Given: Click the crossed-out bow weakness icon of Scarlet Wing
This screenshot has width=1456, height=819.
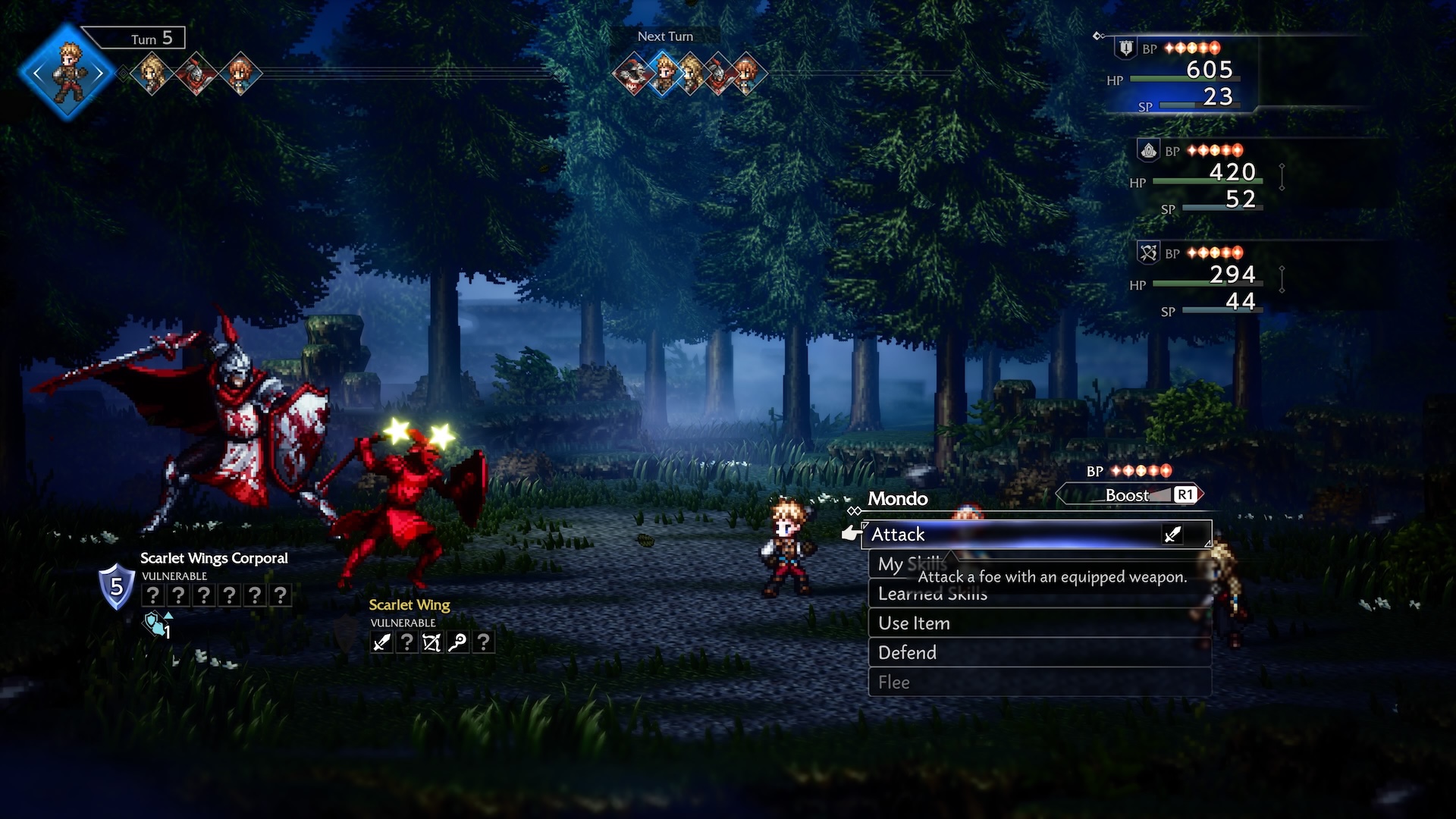Looking at the screenshot, I should click(431, 642).
